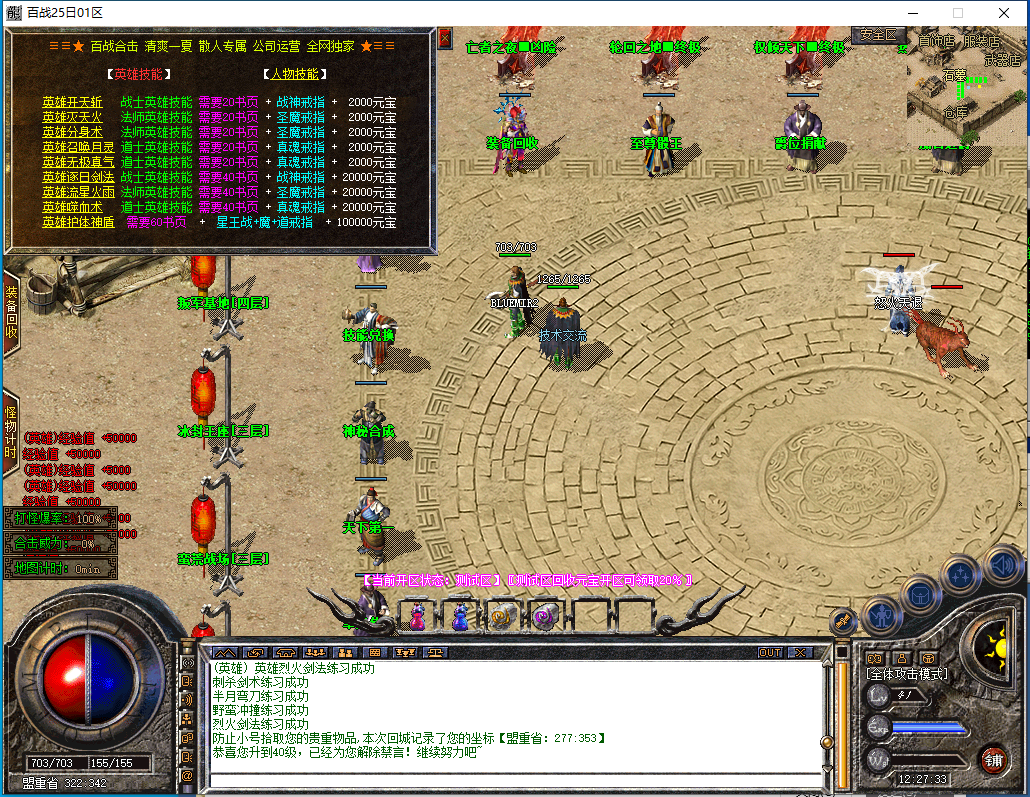Choose the 英雄护体神盾 skill link
This screenshot has height=797, width=1030.
click(78, 222)
